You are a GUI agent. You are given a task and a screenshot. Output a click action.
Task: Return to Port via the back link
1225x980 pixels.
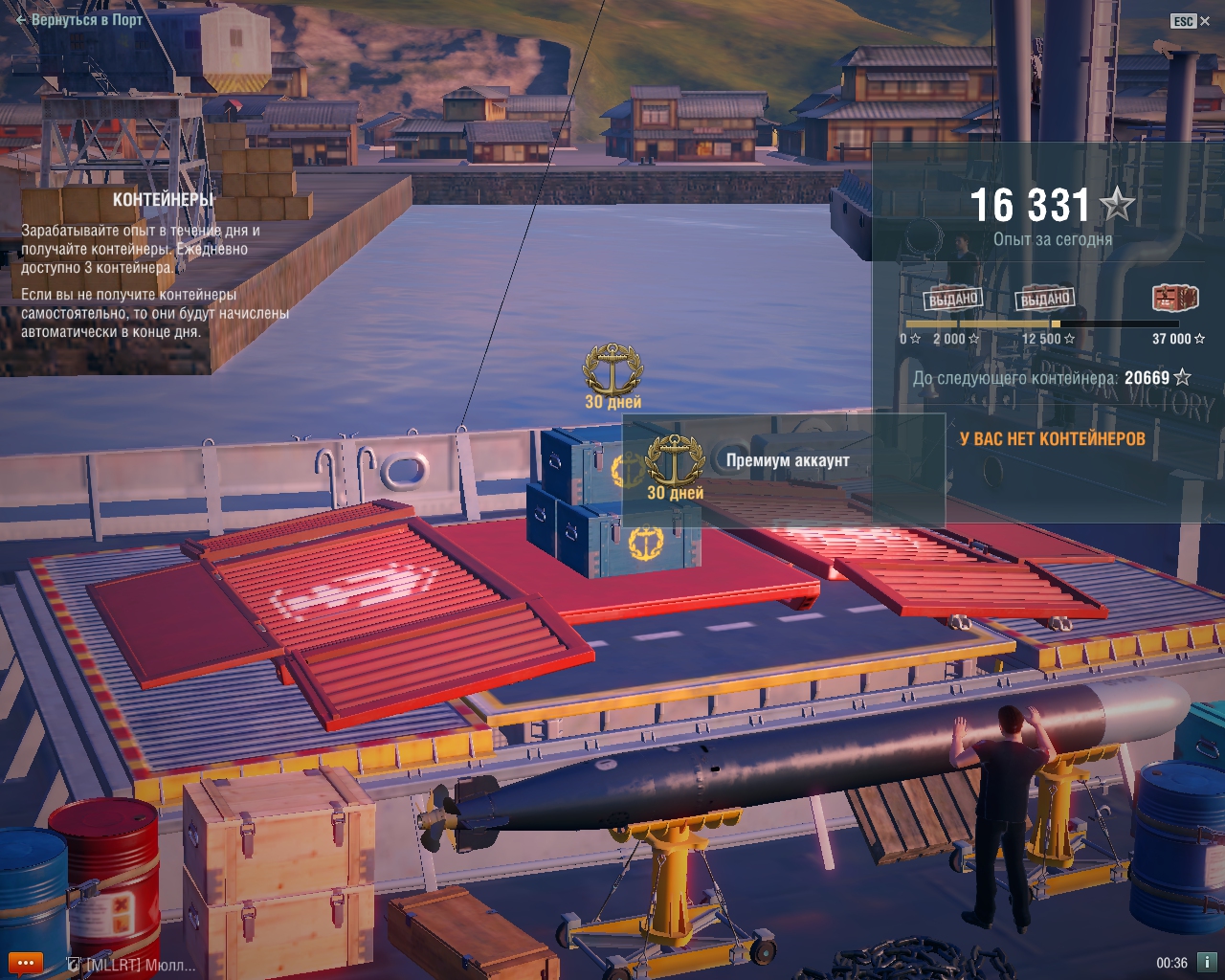(x=79, y=19)
